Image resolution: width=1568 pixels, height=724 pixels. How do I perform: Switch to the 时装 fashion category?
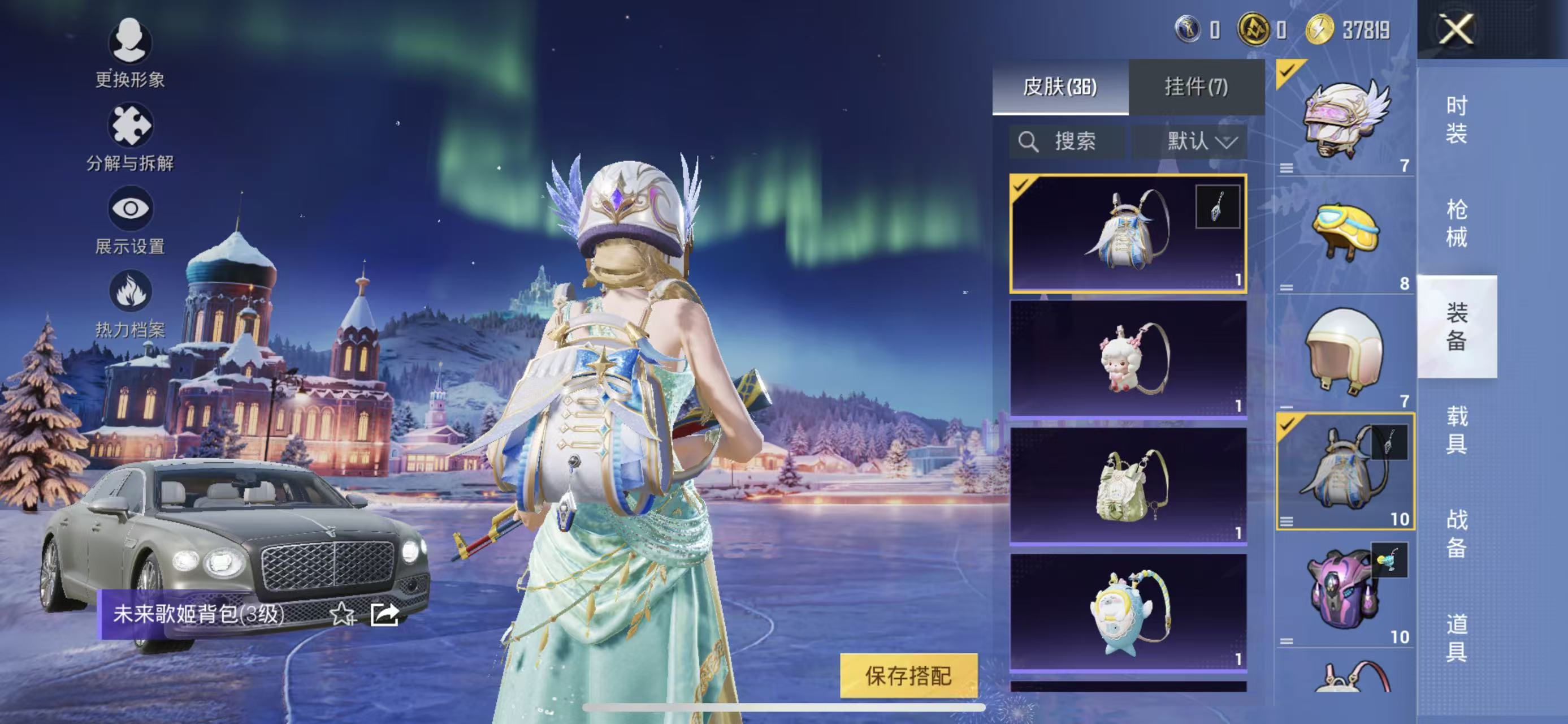(x=1456, y=119)
